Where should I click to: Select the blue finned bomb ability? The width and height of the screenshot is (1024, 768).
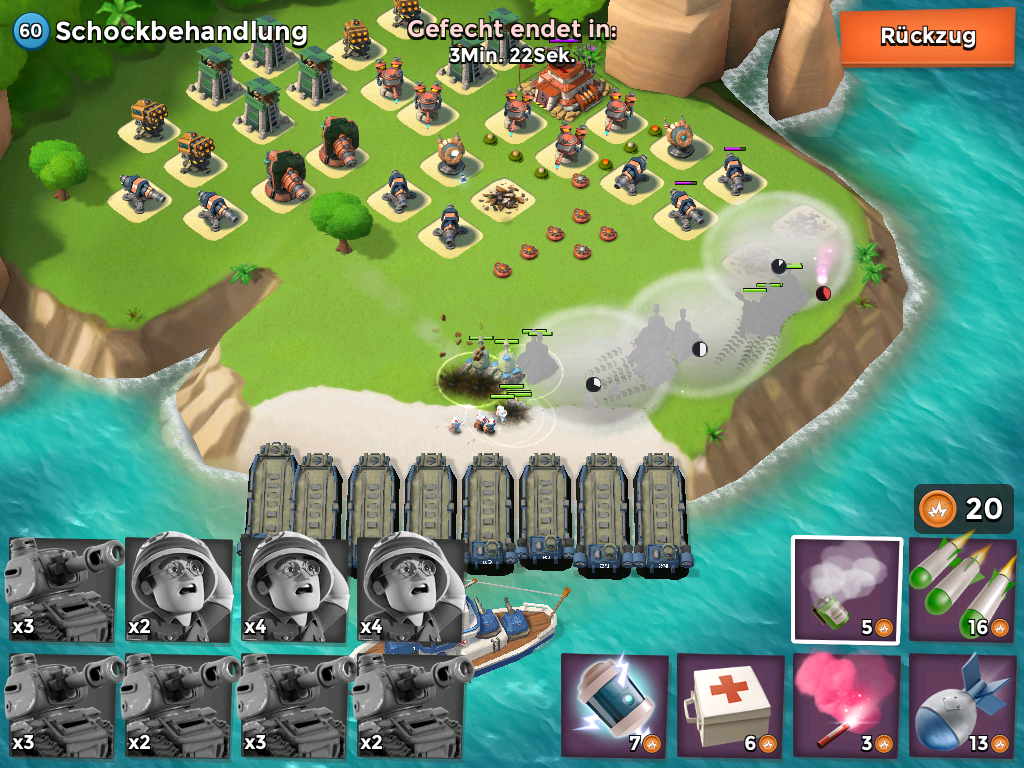(x=962, y=705)
